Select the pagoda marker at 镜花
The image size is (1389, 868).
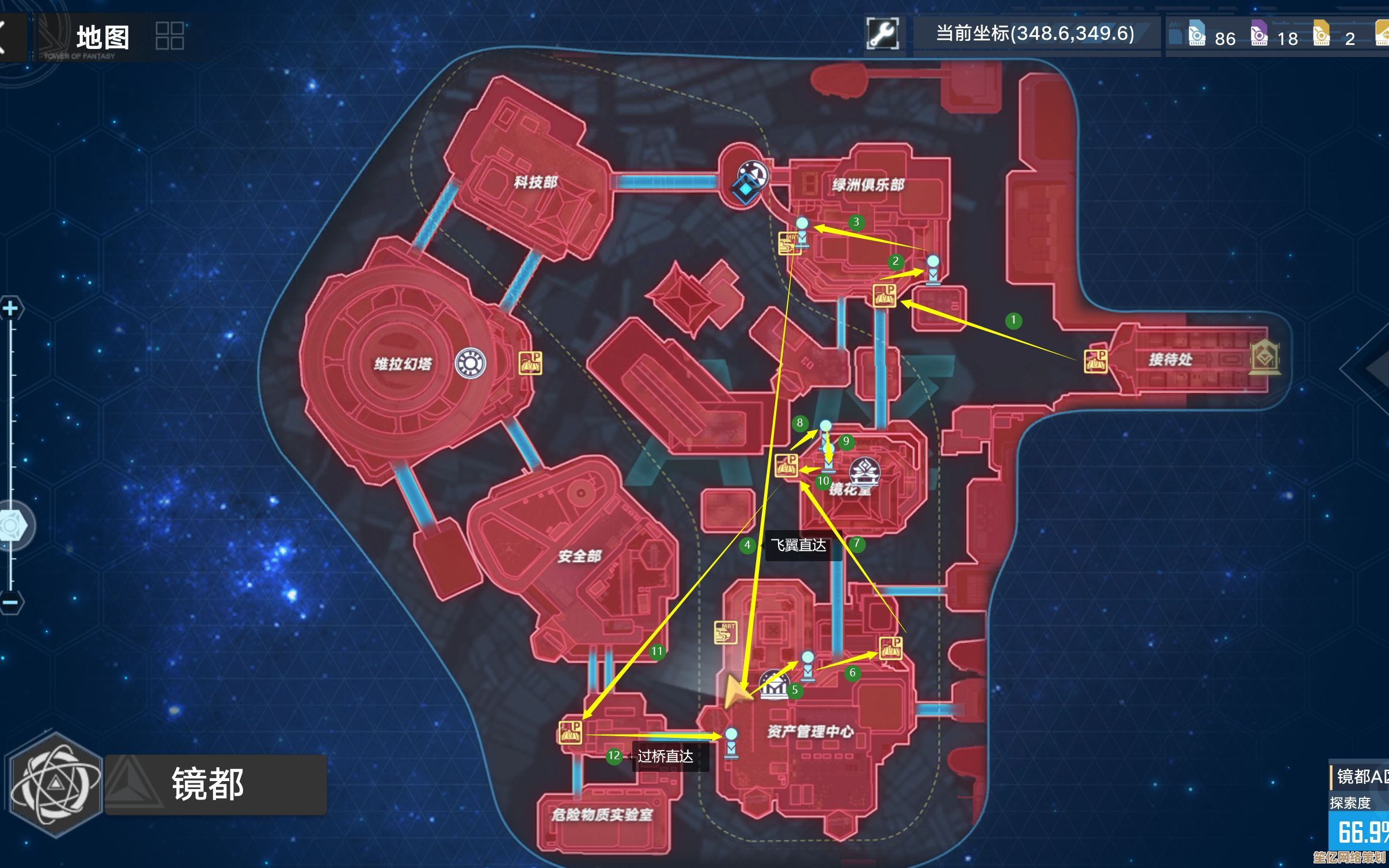tap(864, 473)
